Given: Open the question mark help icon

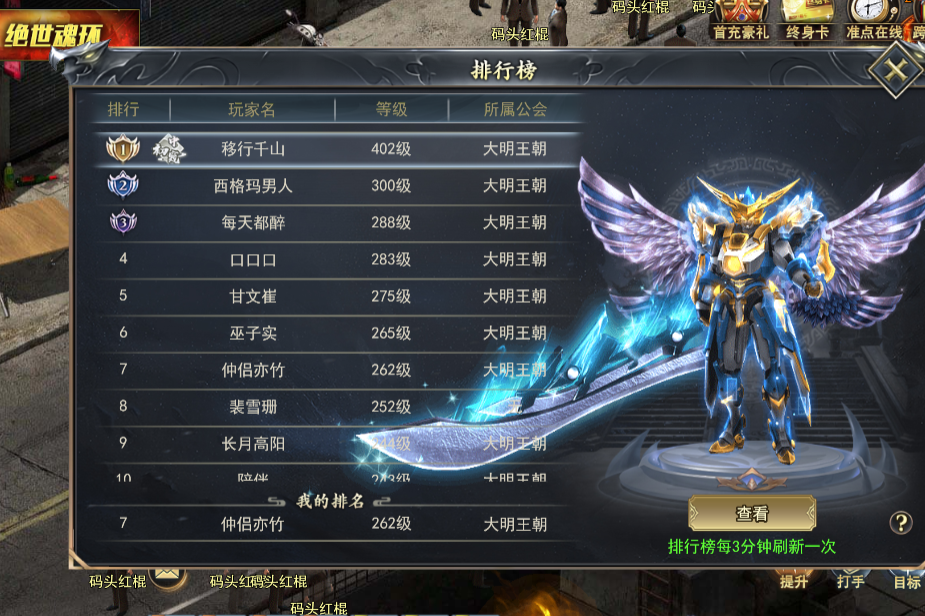Looking at the screenshot, I should pyautogui.click(x=901, y=522).
